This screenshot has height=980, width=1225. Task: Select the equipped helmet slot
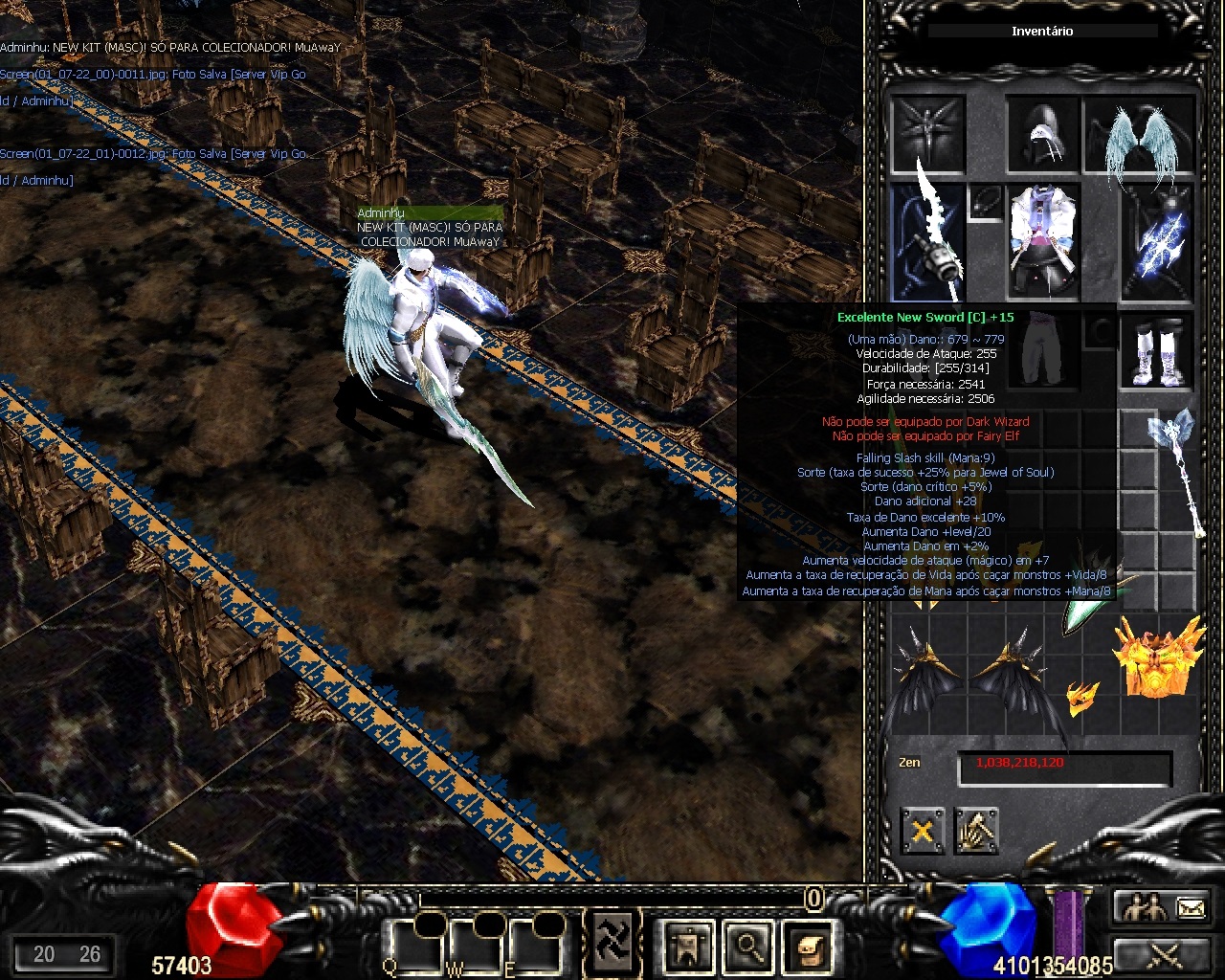pyautogui.click(x=1042, y=133)
